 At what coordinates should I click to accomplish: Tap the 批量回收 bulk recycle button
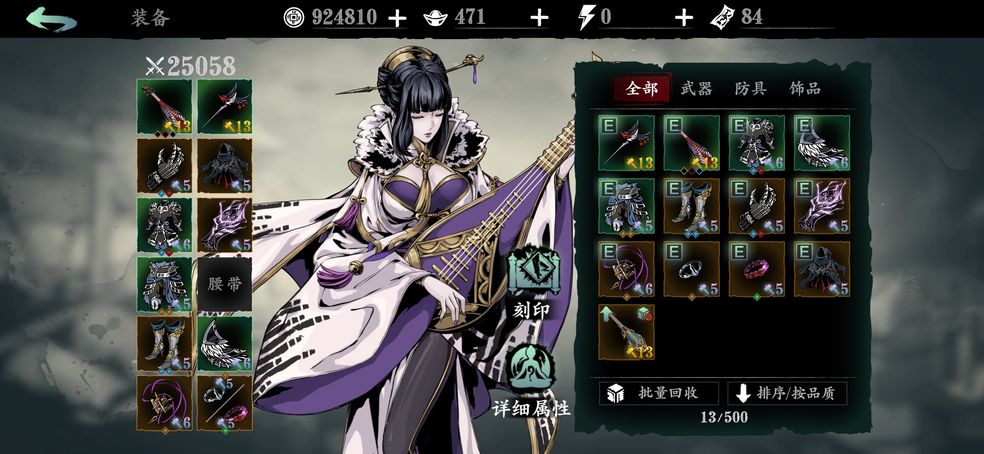658,392
